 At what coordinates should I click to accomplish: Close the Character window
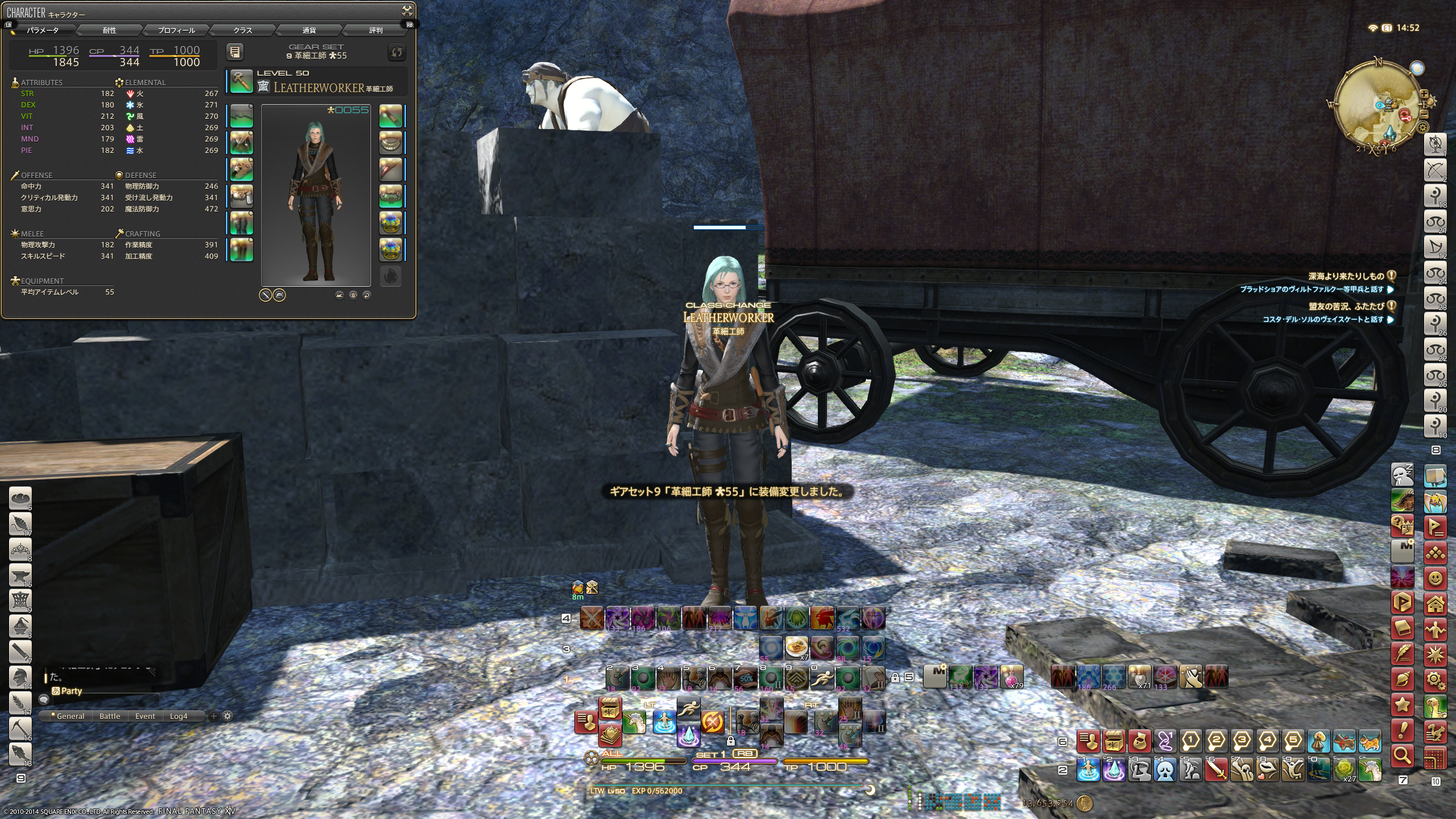point(407,10)
